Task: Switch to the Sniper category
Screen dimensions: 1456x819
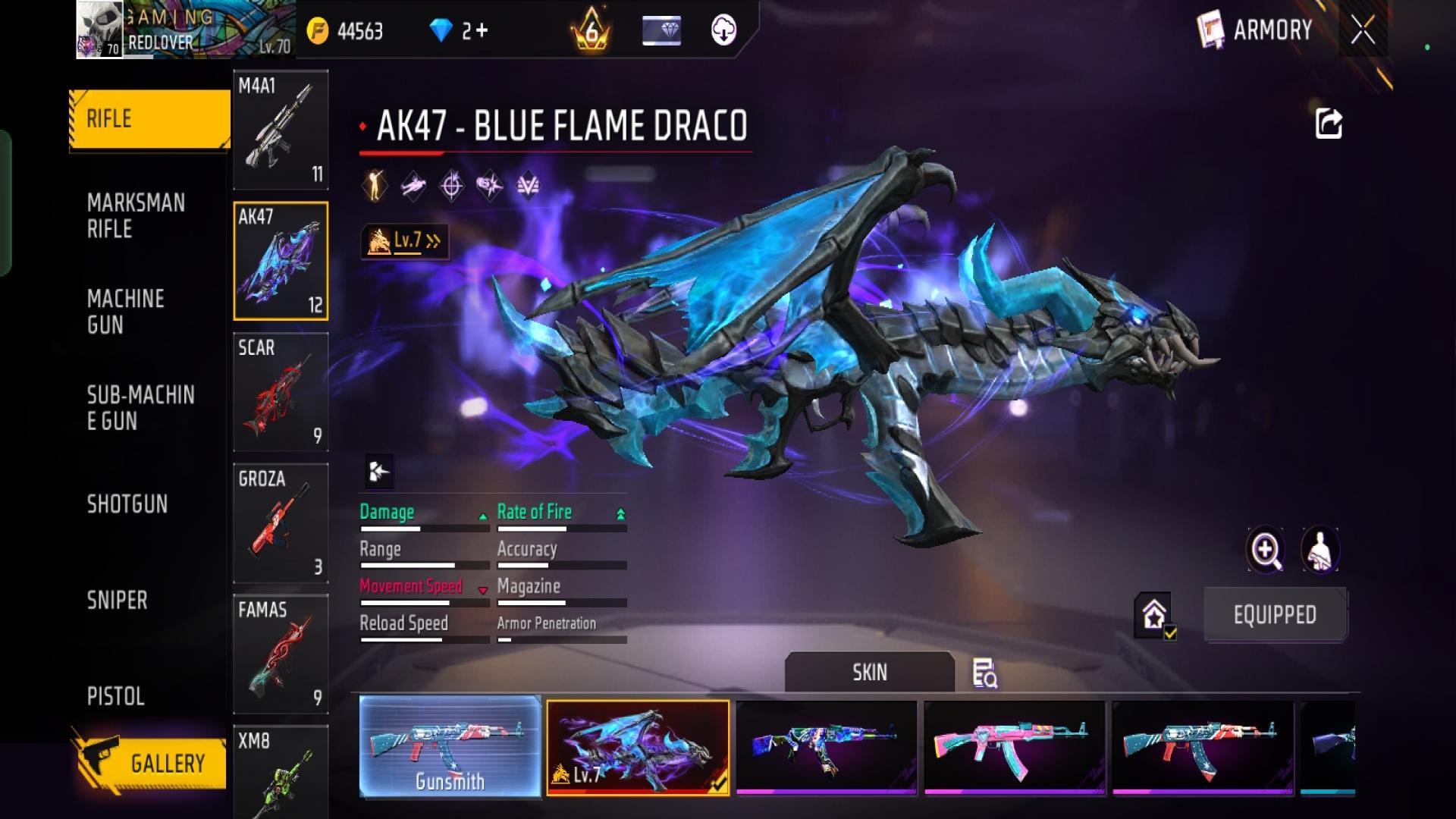Action: click(118, 601)
